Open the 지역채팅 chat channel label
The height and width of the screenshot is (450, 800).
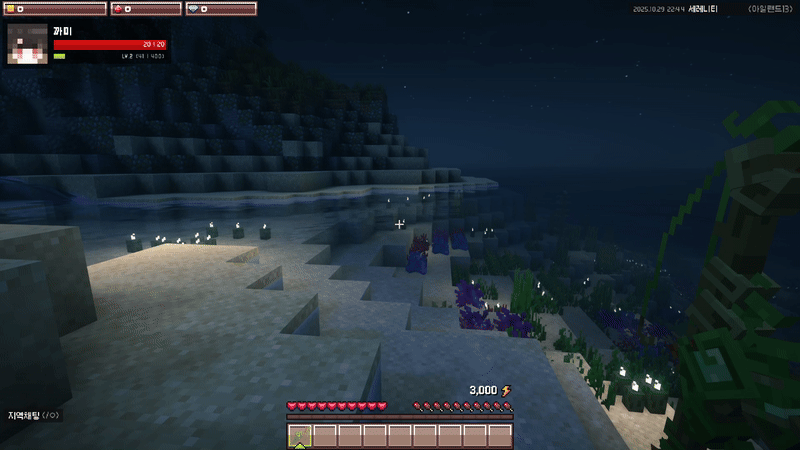tap(33, 415)
